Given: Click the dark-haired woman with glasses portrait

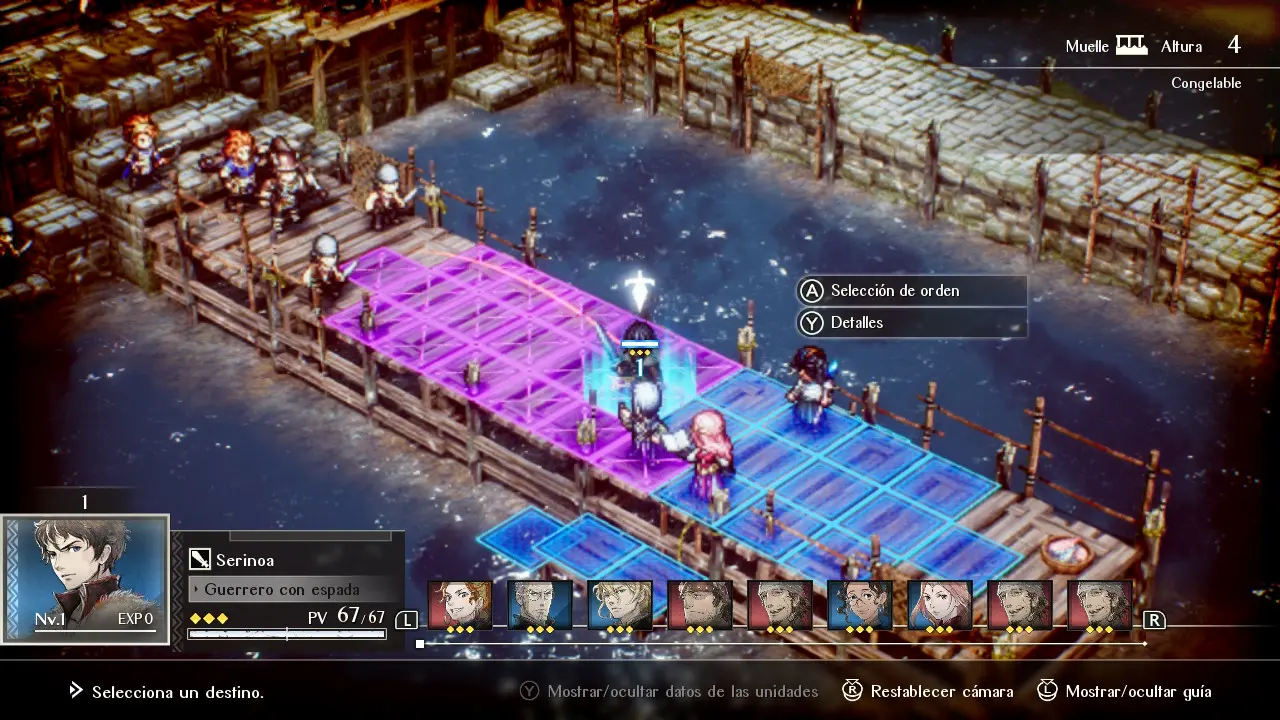Looking at the screenshot, I should click(x=860, y=605).
